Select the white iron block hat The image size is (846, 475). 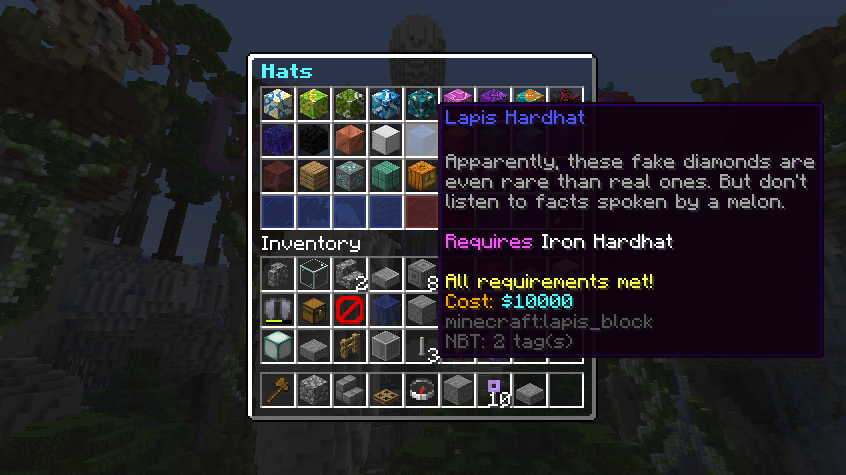(x=385, y=140)
